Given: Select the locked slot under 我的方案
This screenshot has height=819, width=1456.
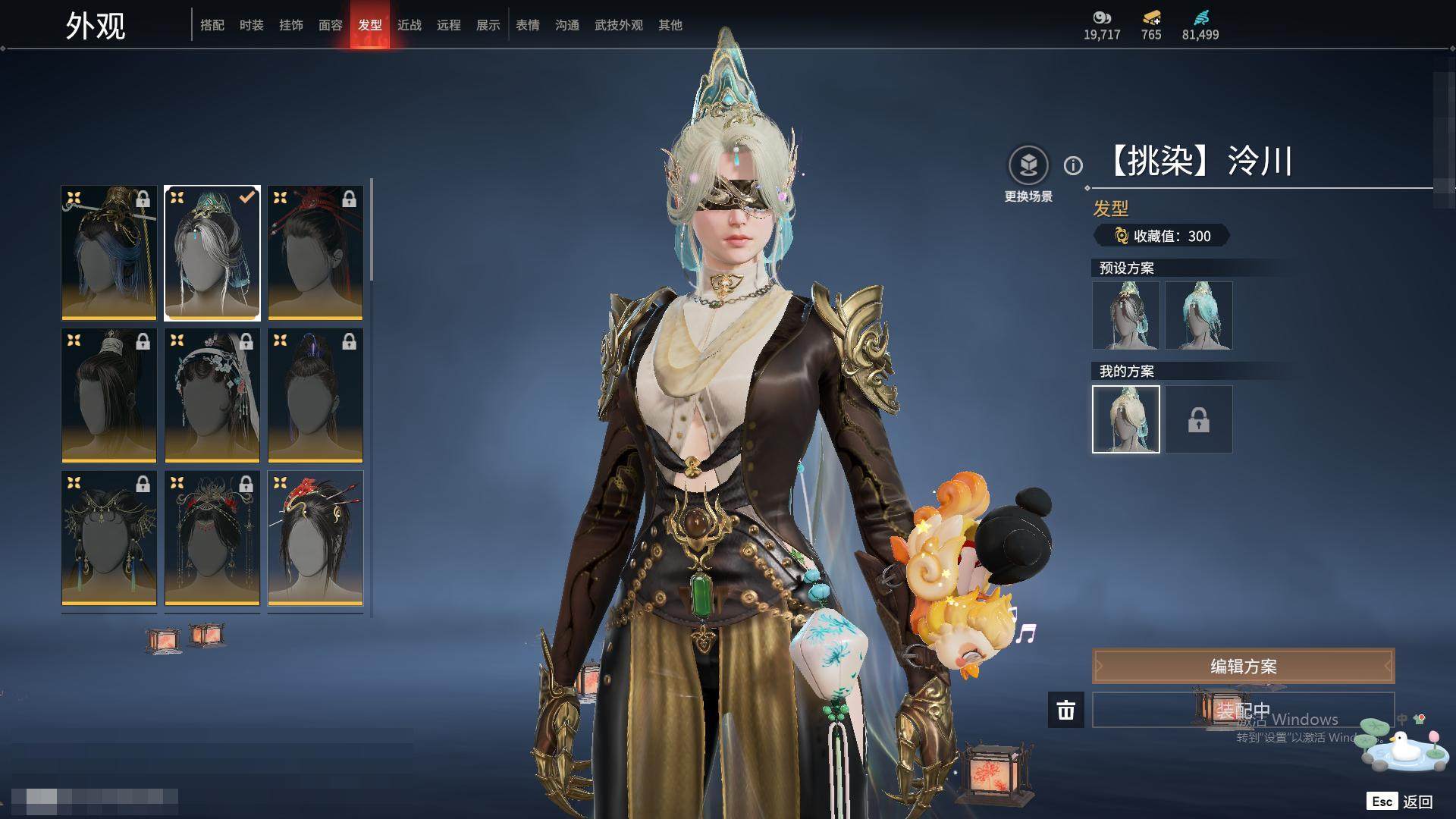Looking at the screenshot, I should tap(1199, 419).
